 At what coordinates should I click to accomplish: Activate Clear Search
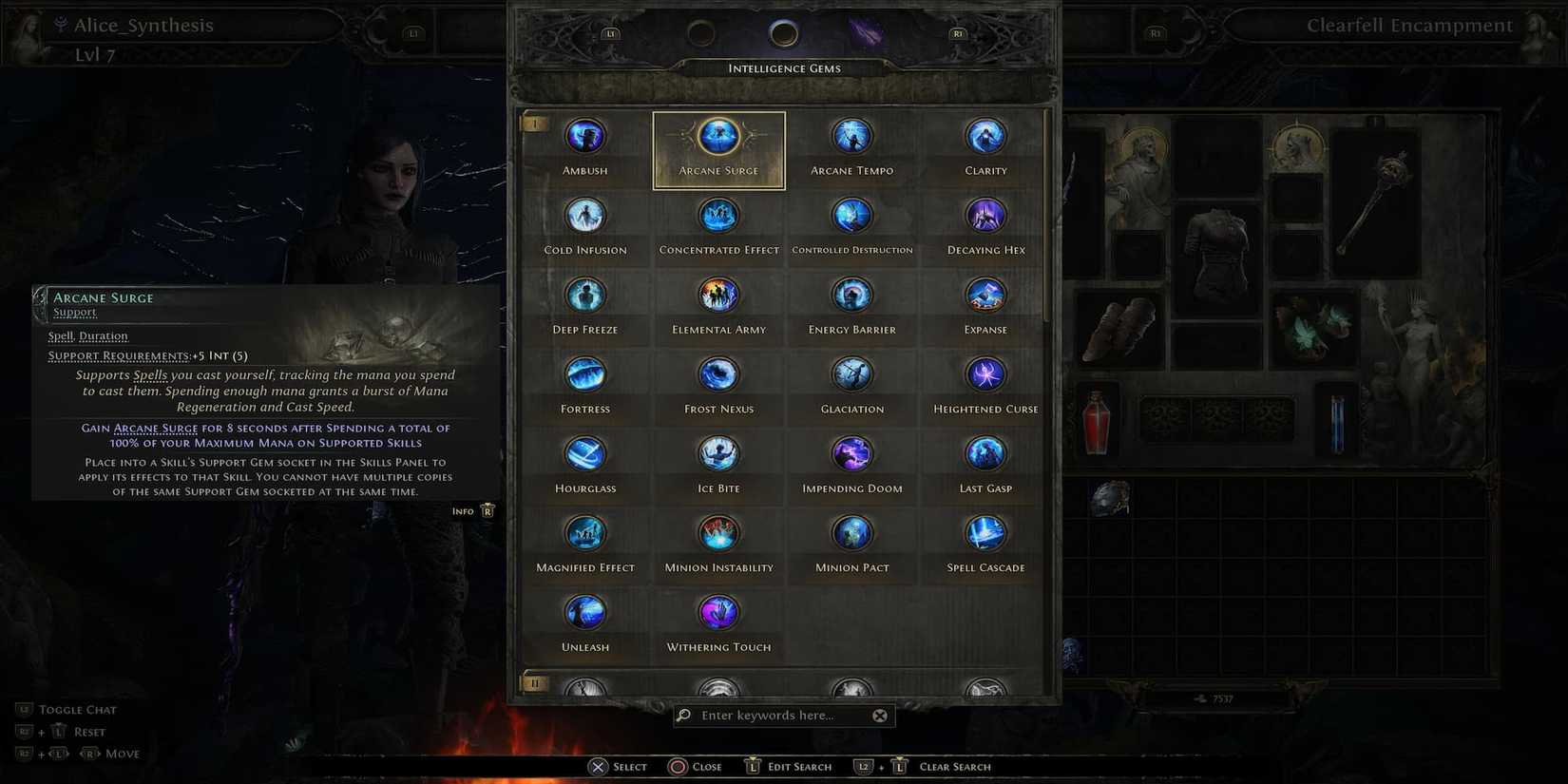954,766
